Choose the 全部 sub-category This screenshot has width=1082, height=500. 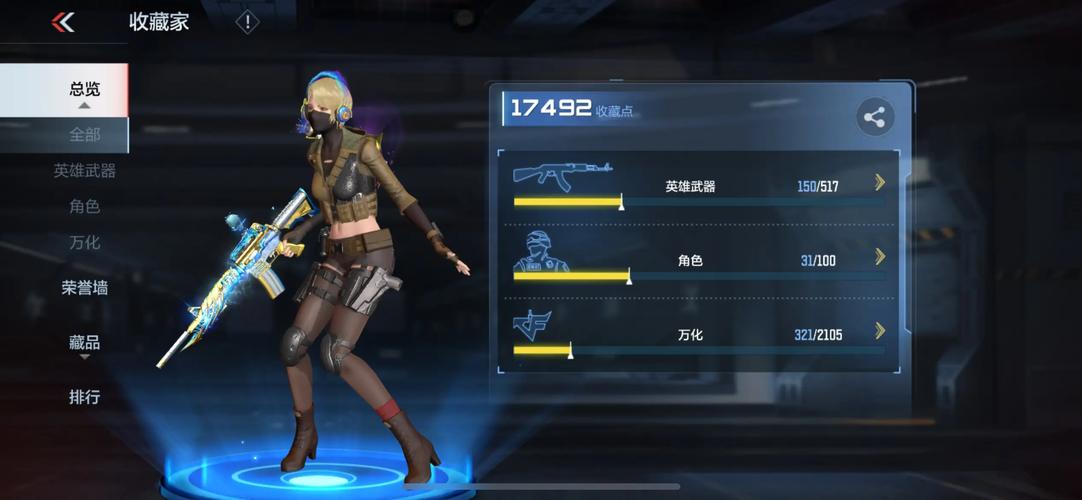pos(84,135)
